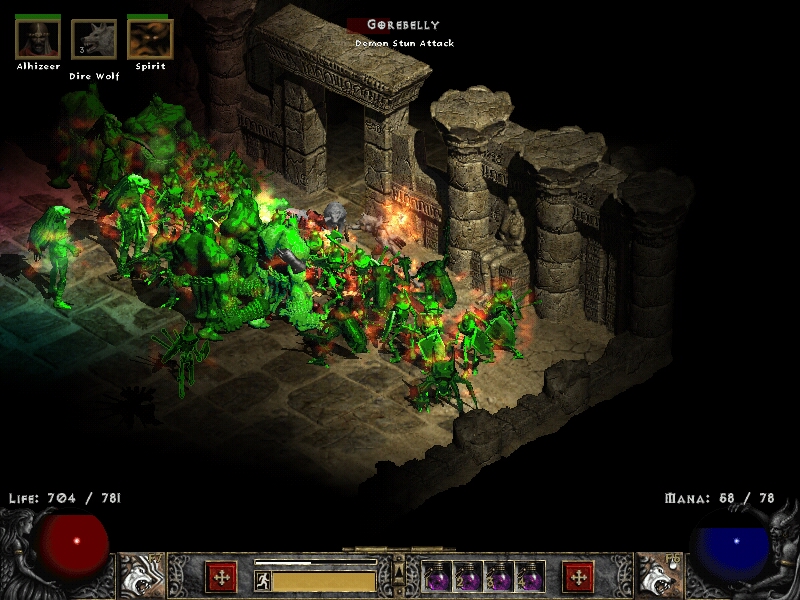This screenshot has width=800, height=600.
Task: Open new stat points button
Action: (221, 577)
